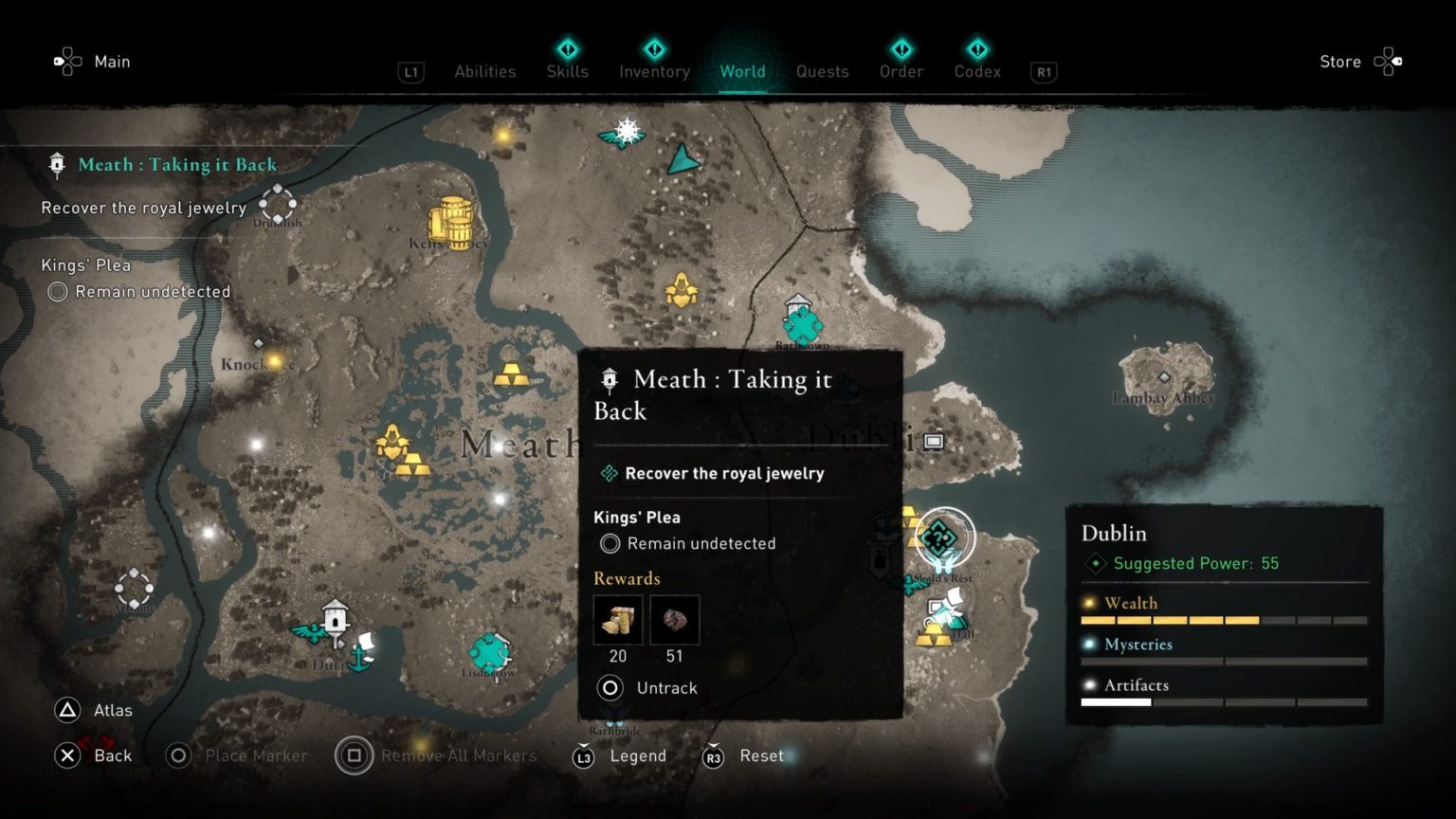Click the Store controller icon
1456x819 pixels.
click(1388, 61)
